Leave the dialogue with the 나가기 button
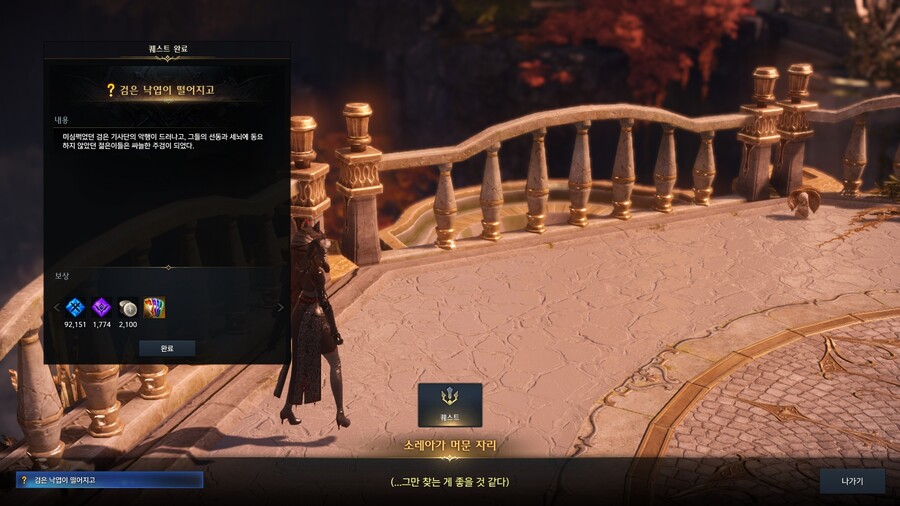 pyautogui.click(x=852, y=481)
